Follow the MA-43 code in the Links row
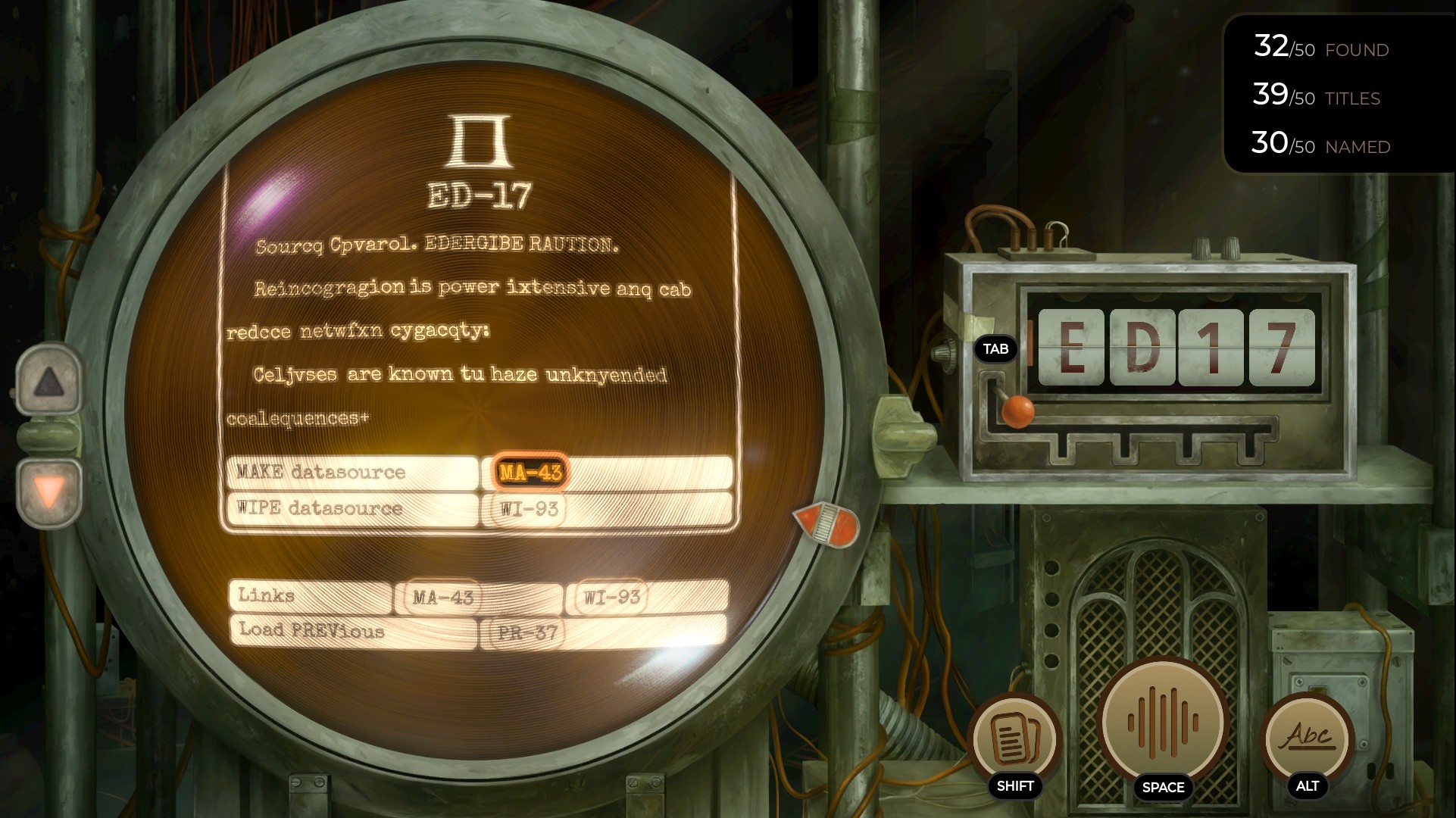 [443, 597]
